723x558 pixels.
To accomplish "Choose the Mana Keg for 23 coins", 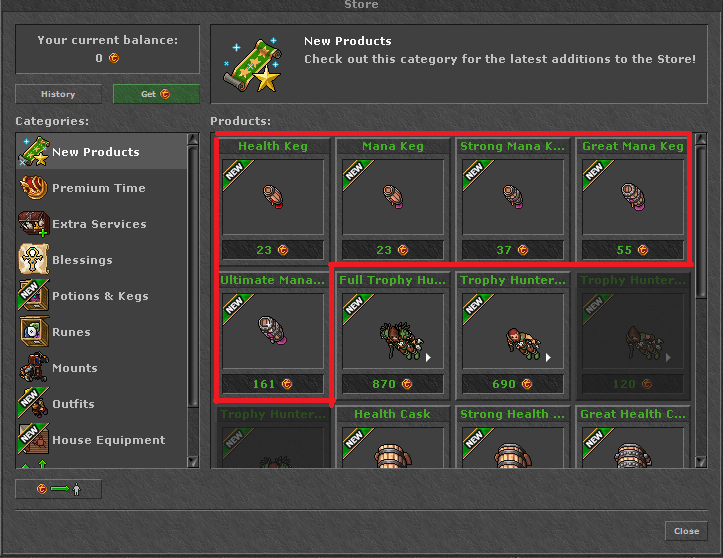I will [x=393, y=199].
